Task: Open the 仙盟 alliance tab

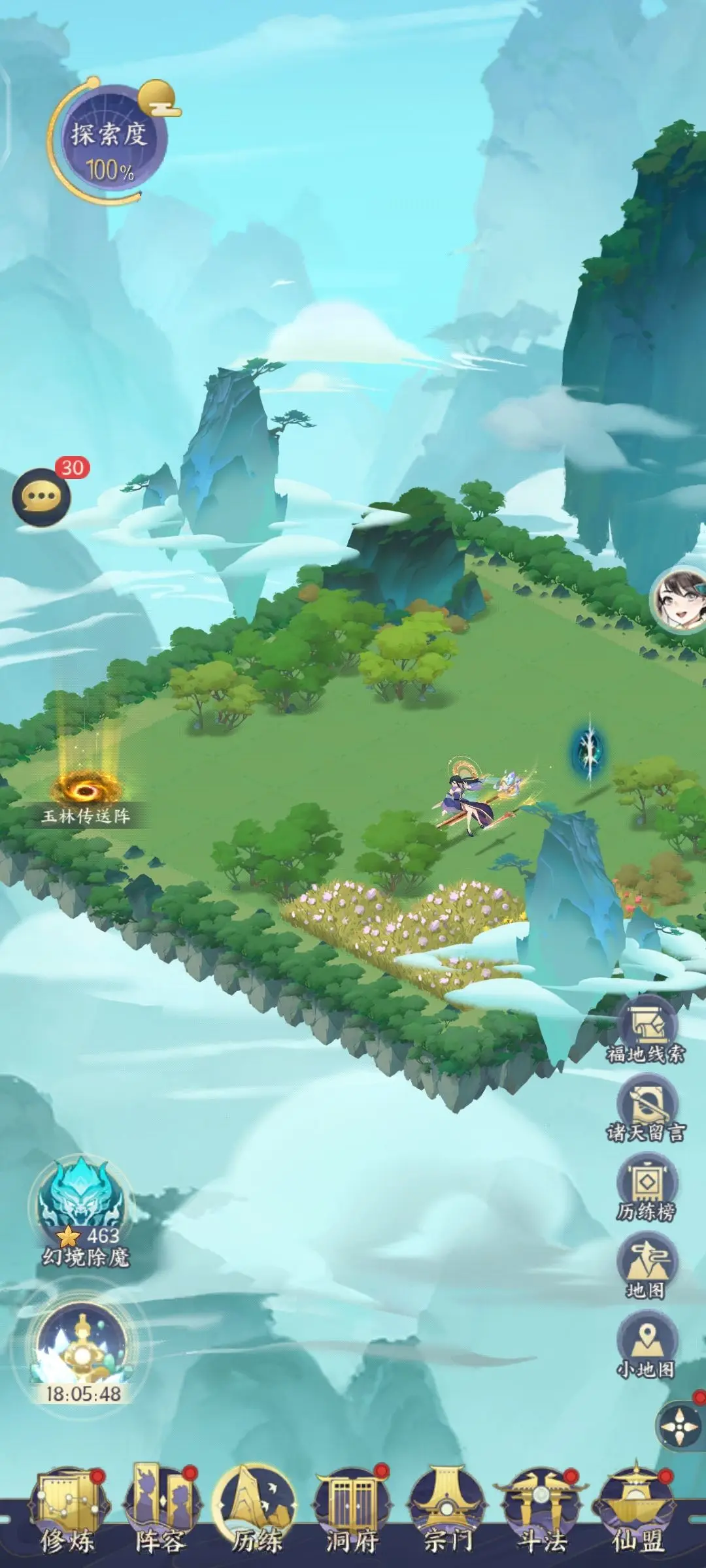Action: [x=637, y=1516]
